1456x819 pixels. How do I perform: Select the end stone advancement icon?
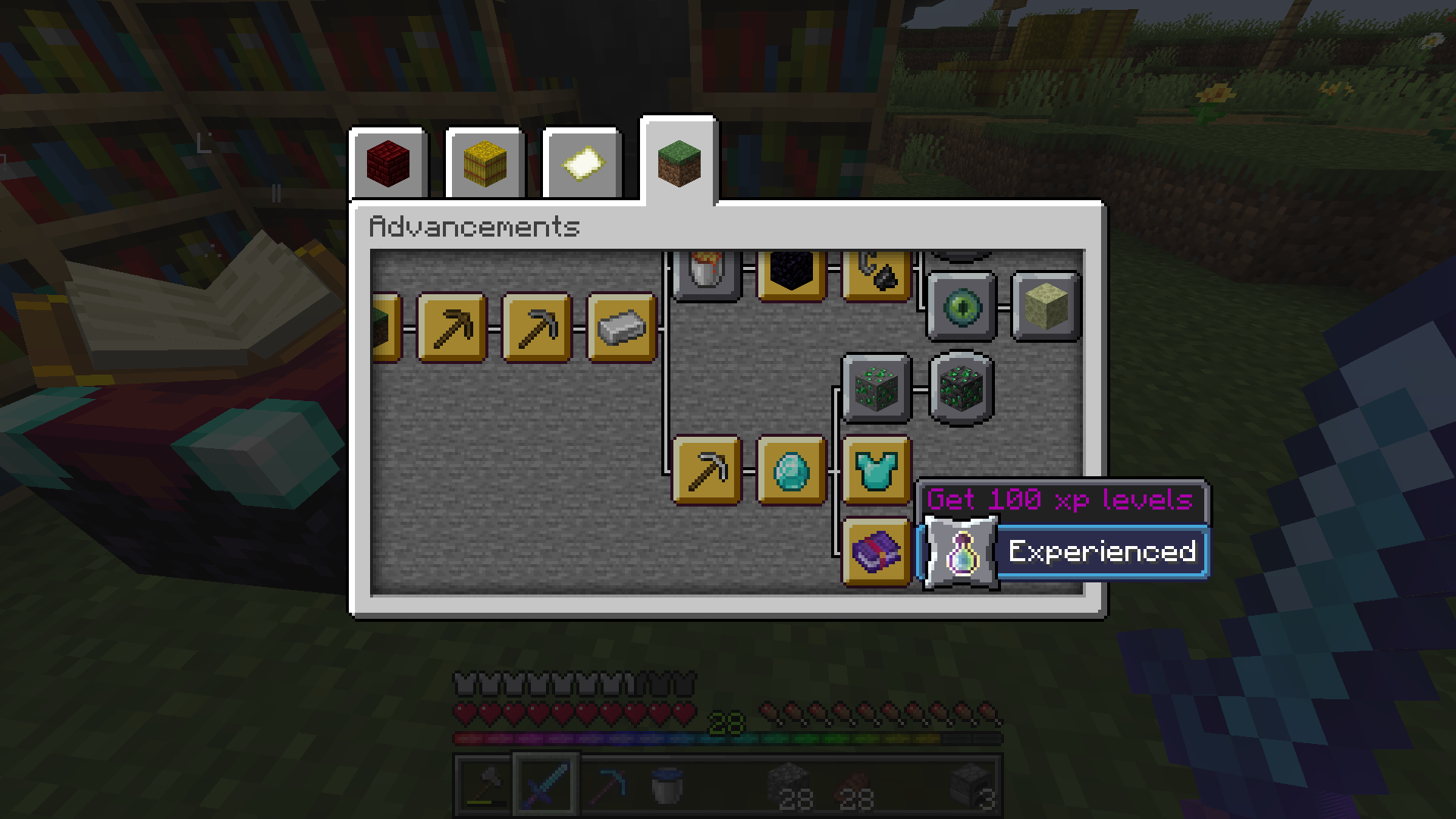[x=1045, y=307]
